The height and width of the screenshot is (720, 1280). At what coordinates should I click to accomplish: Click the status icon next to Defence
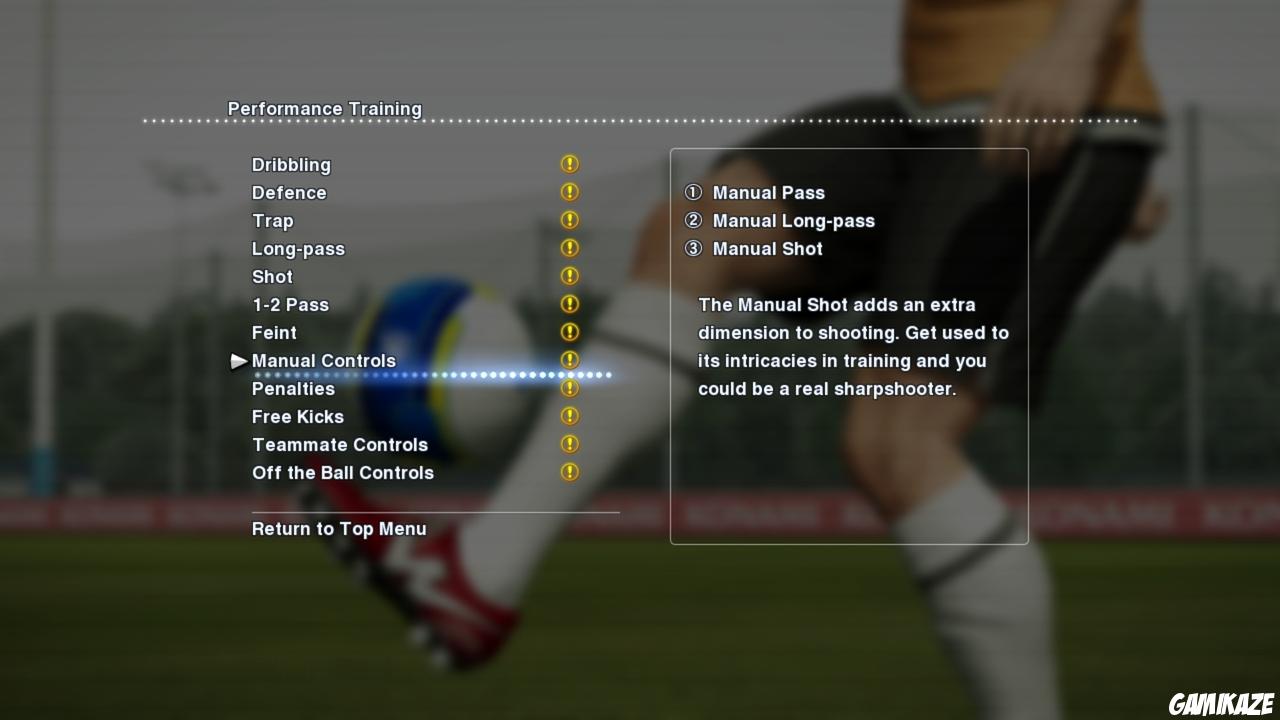pos(570,191)
